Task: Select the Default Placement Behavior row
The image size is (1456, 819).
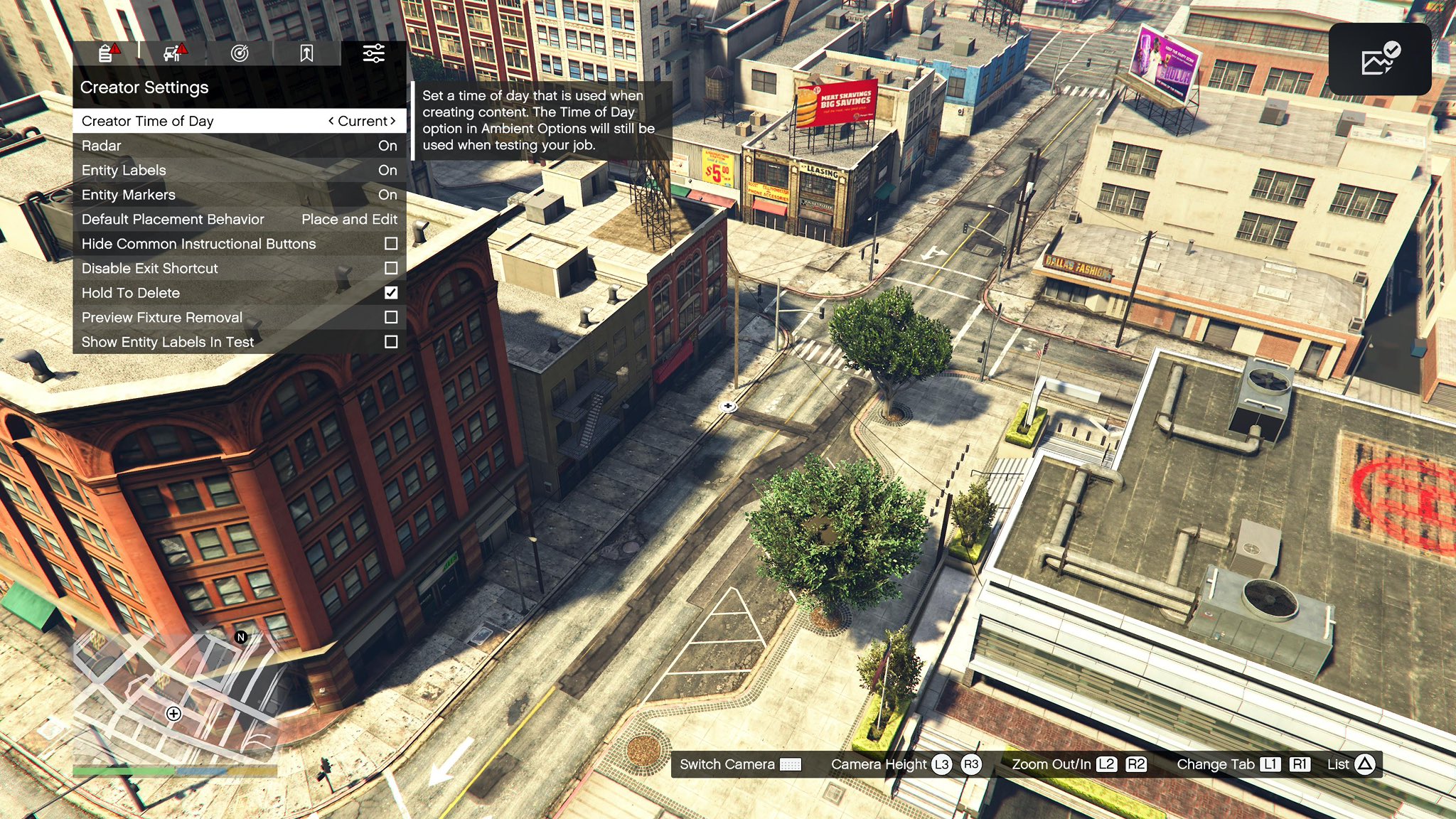Action: click(239, 220)
